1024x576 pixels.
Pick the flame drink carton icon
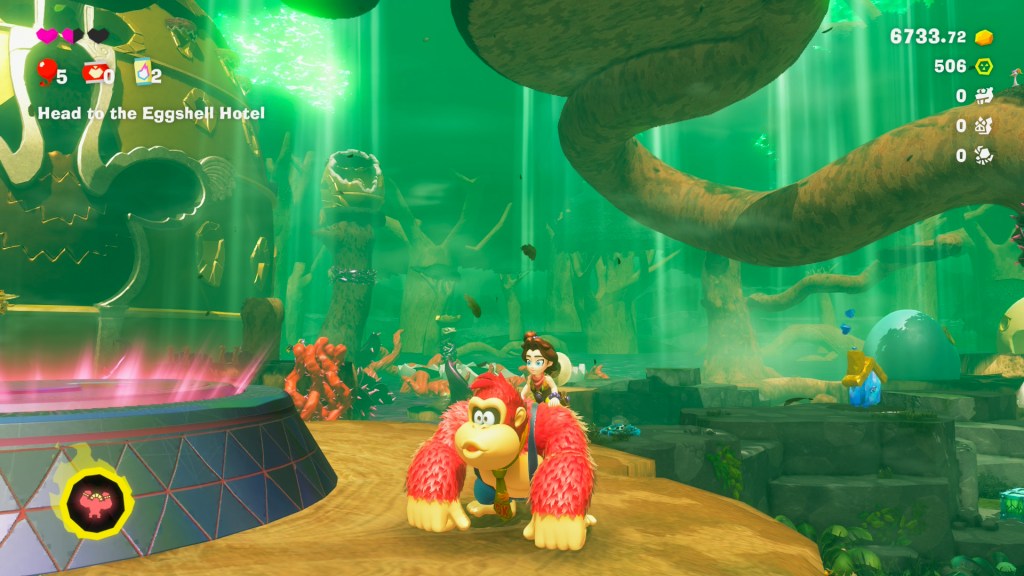tap(142, 72)
